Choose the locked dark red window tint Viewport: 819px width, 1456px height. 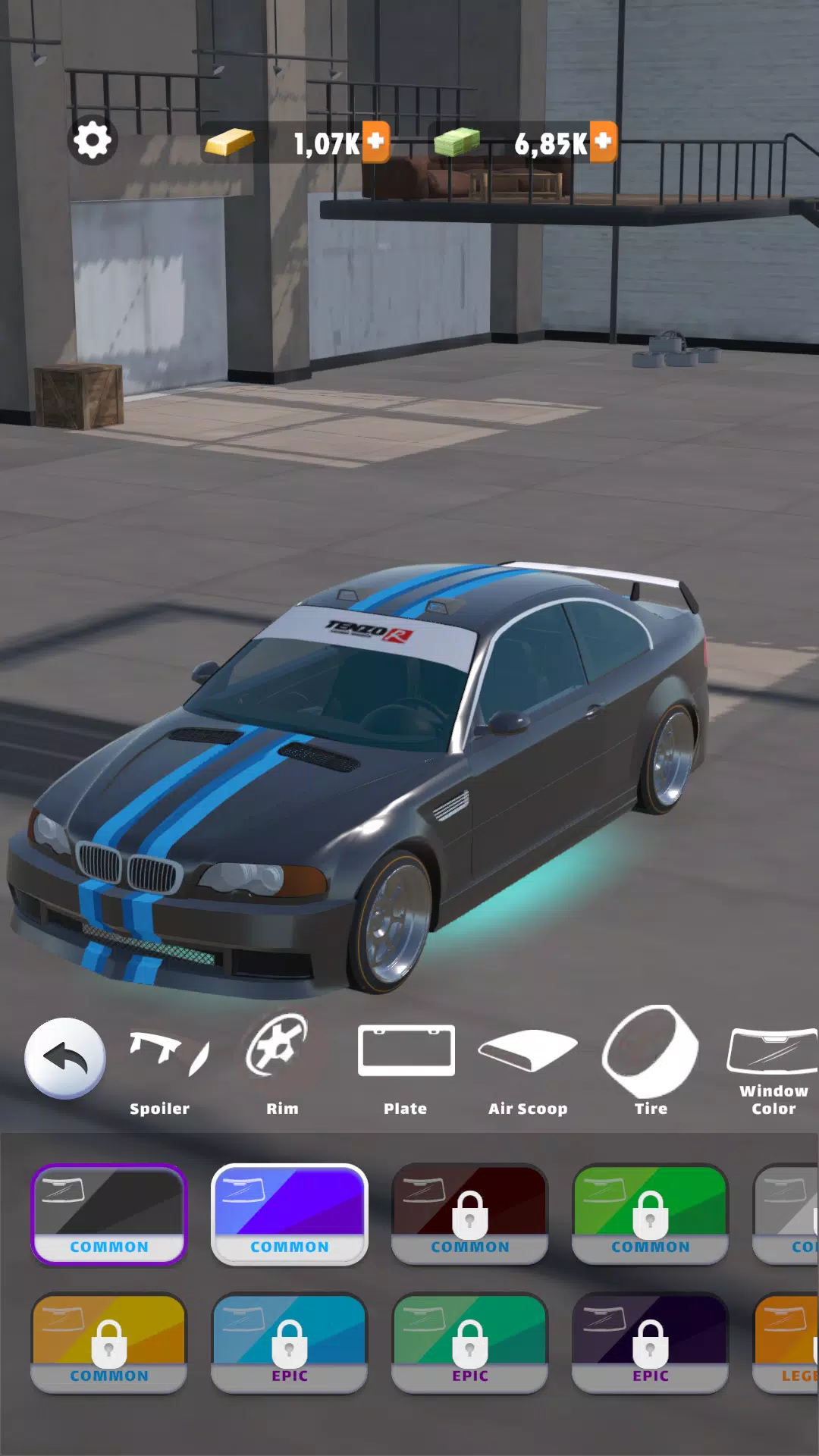(470, 1214)
